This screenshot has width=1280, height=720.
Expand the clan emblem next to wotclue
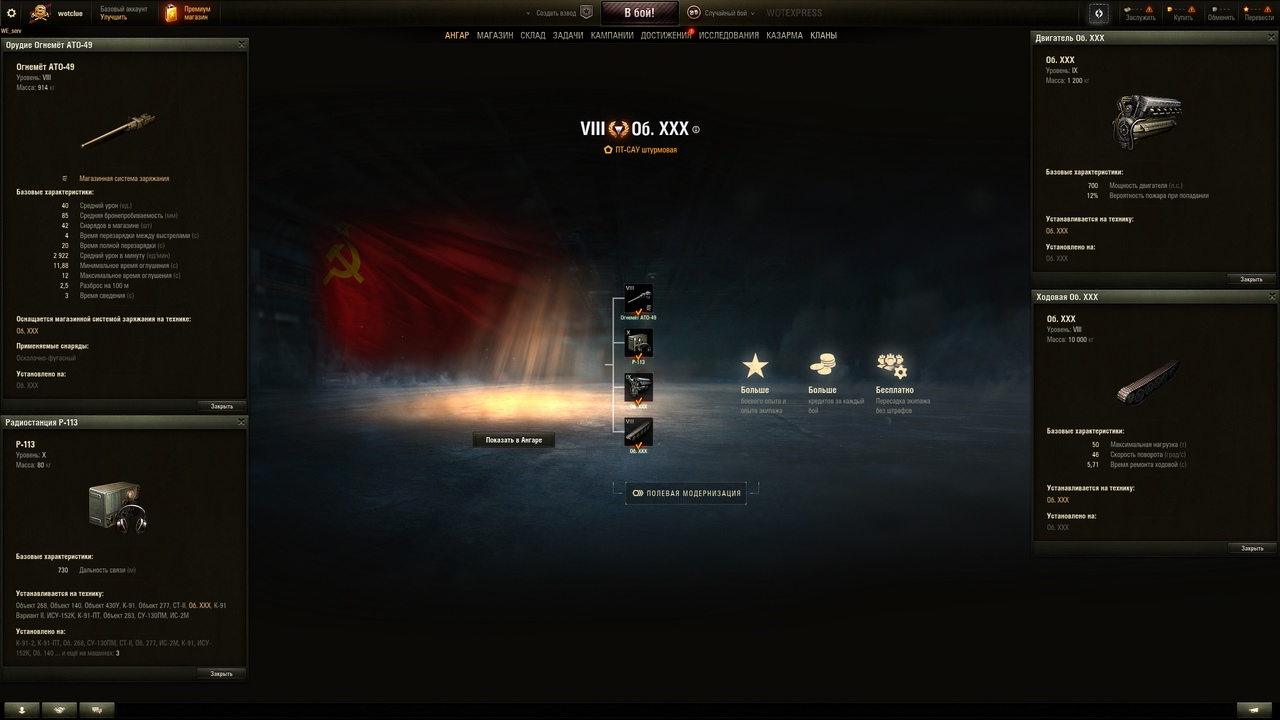tap(38, 13)
